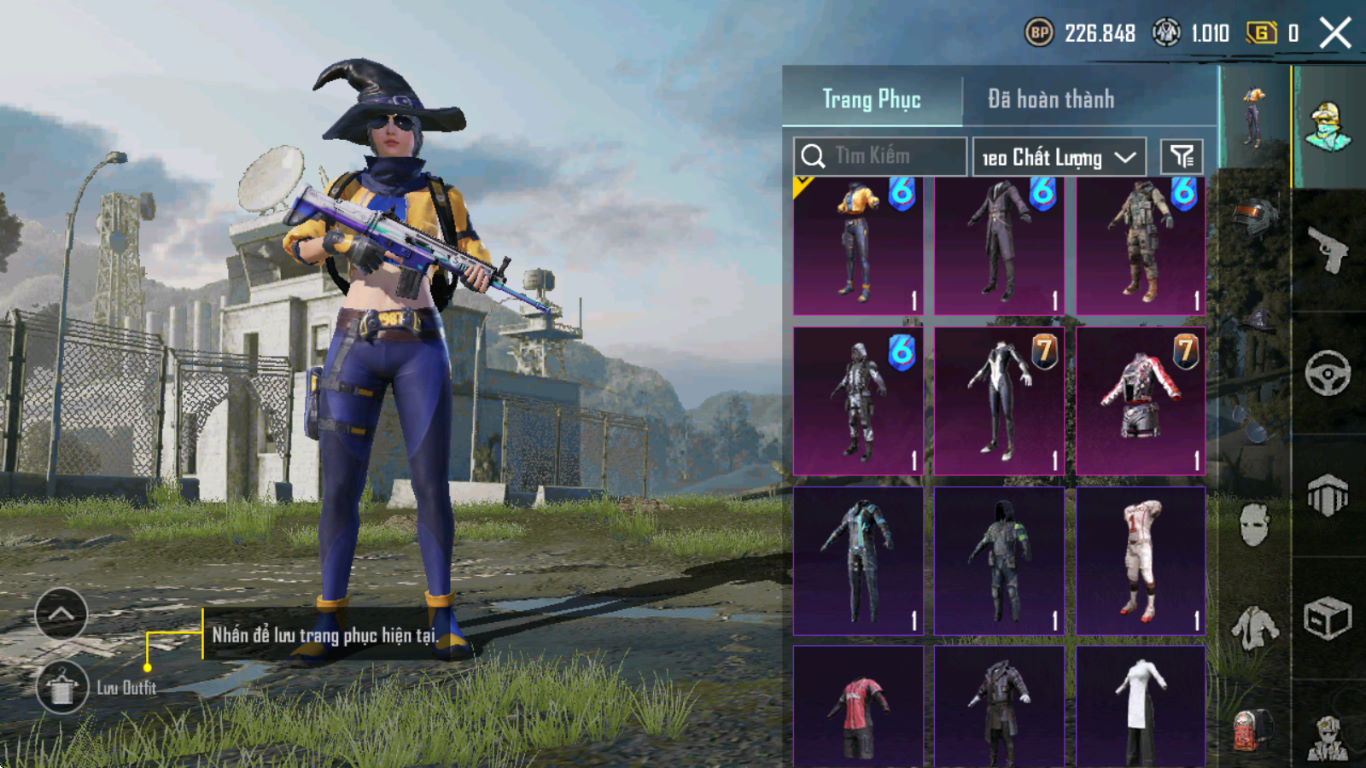
Task: Save current outfit with Lưu Outfit button
Action: (62, 687)
